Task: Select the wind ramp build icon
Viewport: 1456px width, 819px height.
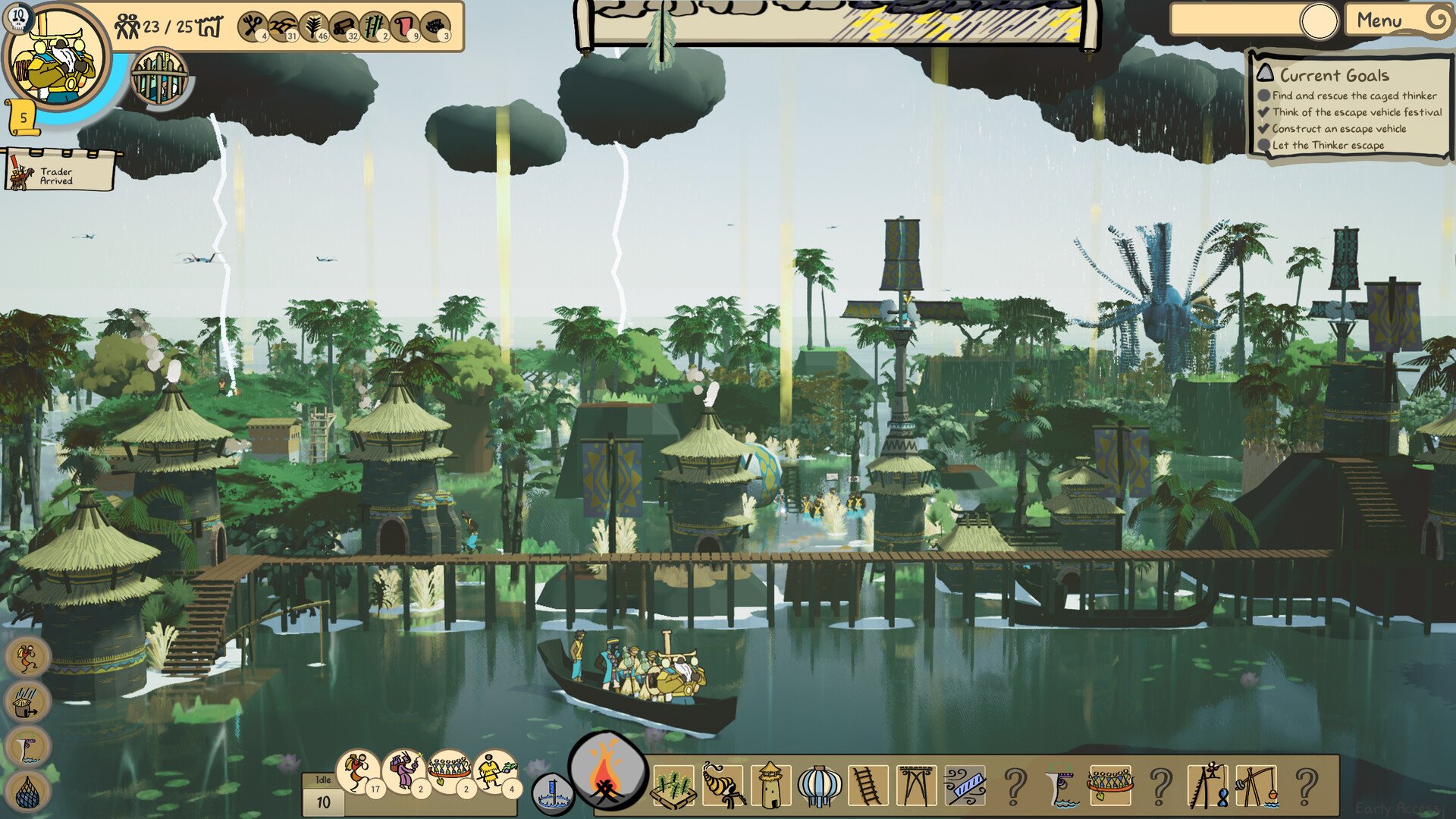Action: (x=965, y=786)
